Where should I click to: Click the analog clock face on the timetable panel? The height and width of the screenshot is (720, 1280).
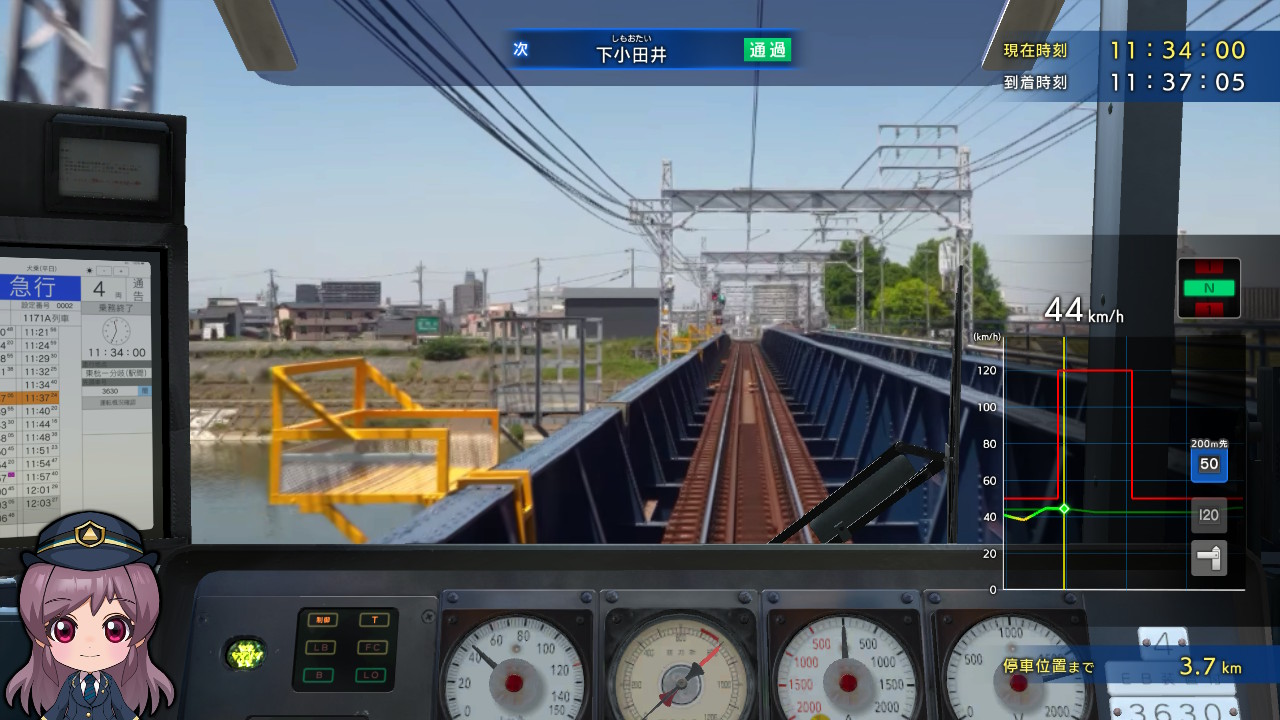[115, 332]
